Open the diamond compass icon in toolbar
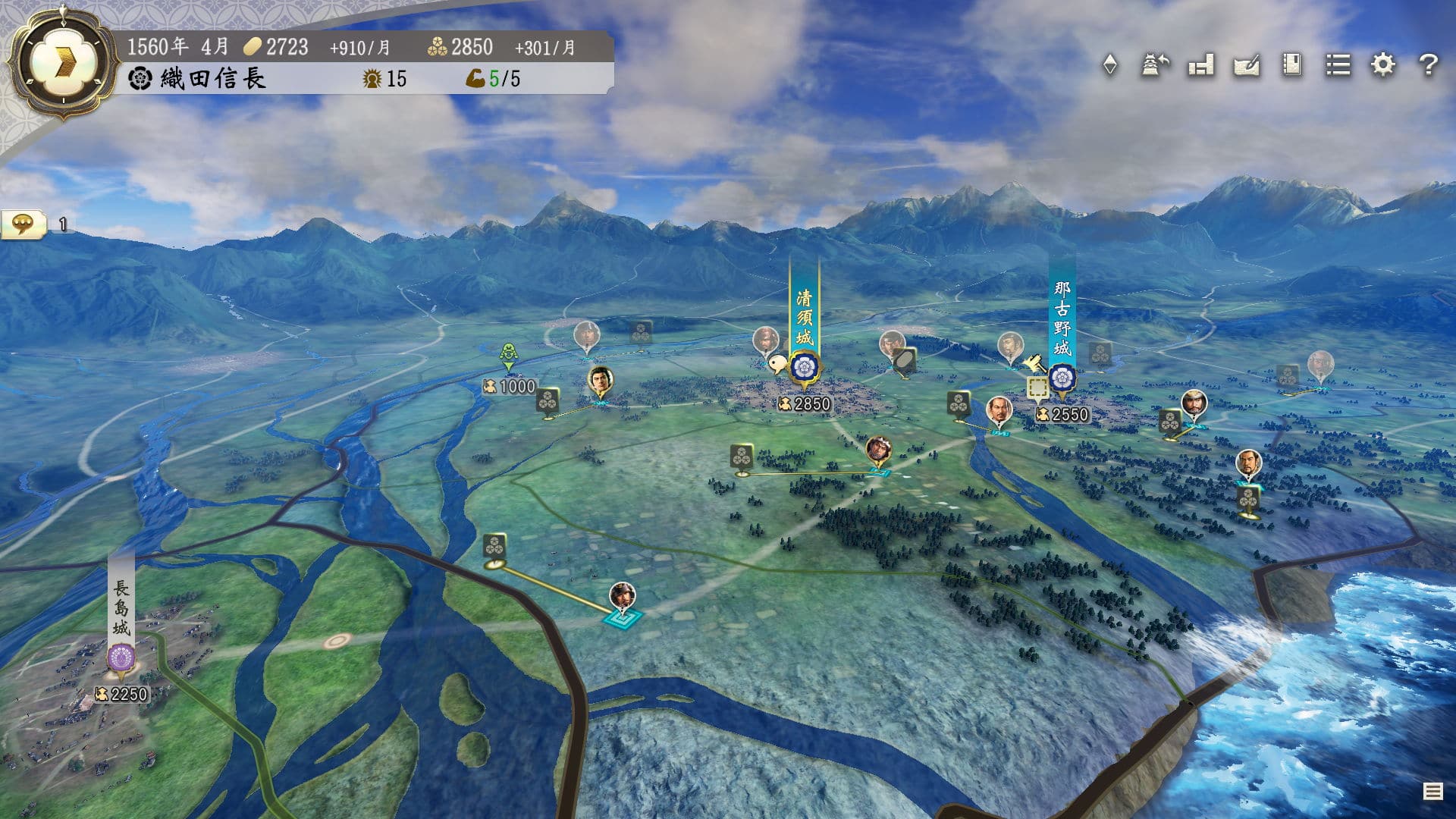 (1110, 65)
